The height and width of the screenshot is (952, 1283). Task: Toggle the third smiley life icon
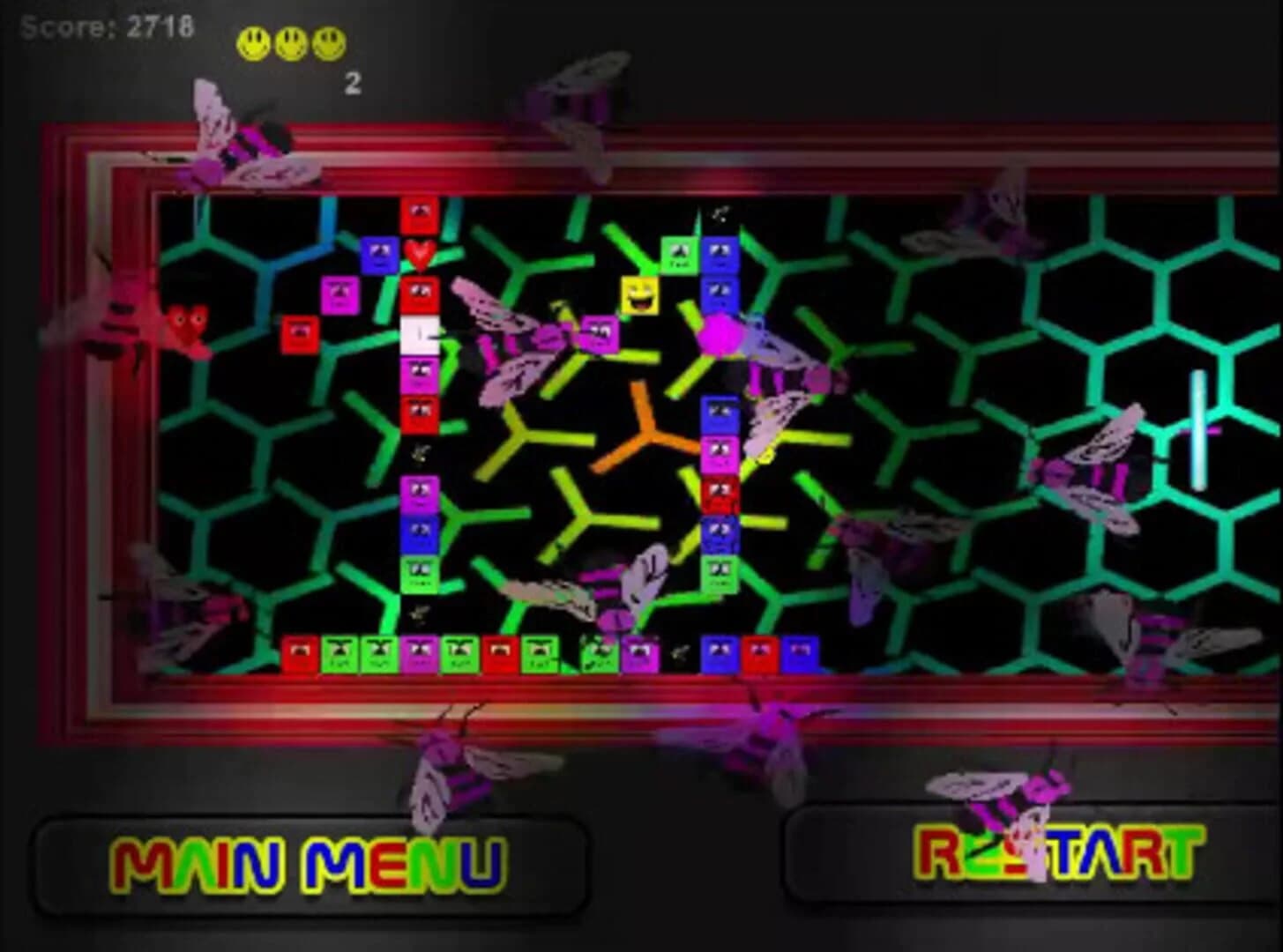tap(329, 42)
